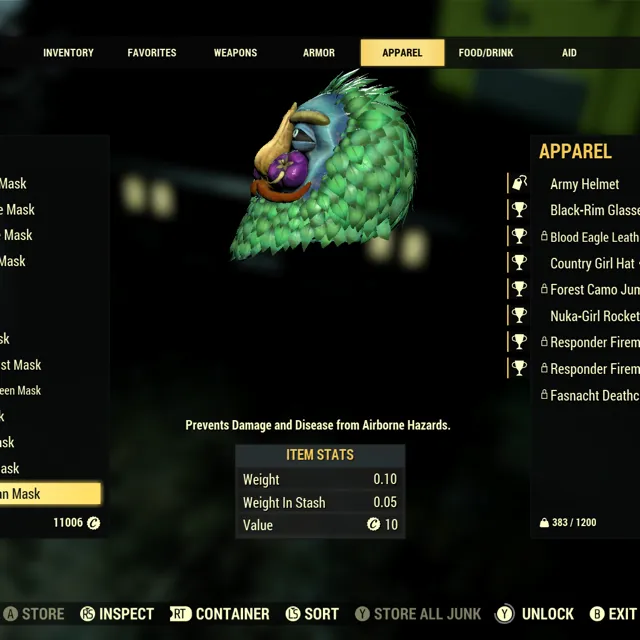Open the Food/Drink tab
This screenshot has height=640, width=640.
pos(486,53)
